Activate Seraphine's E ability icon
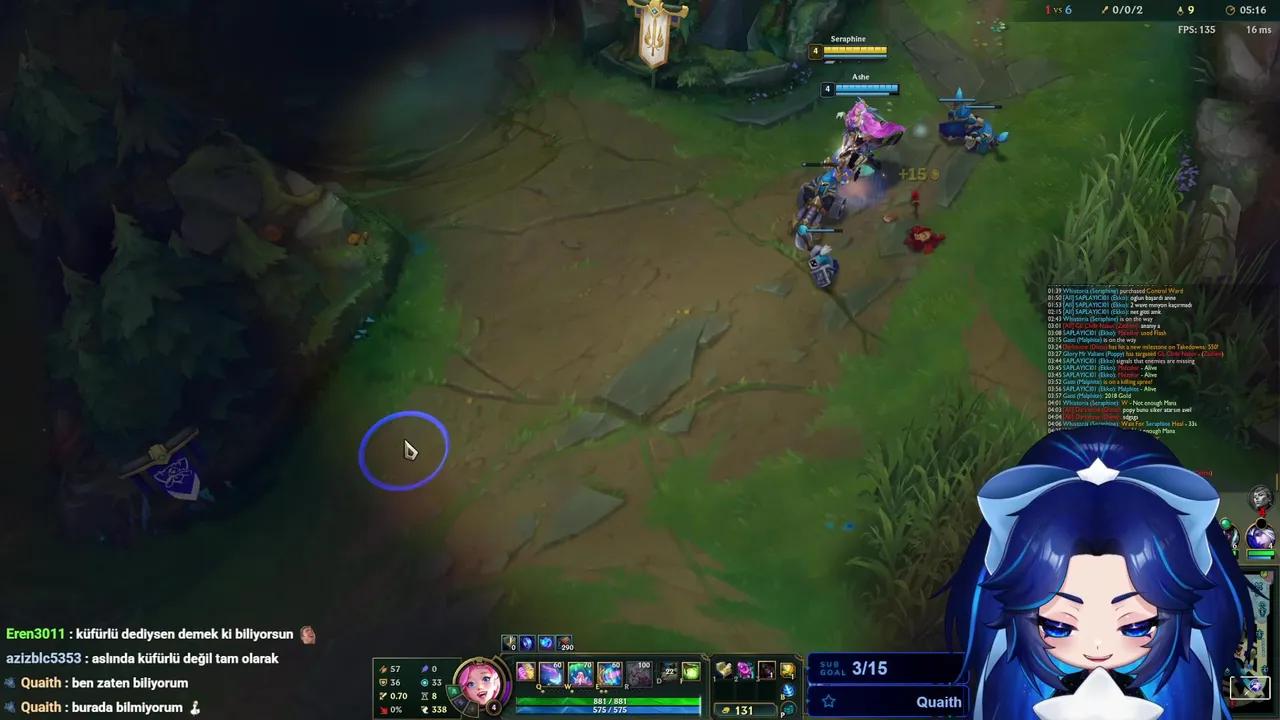This screenshot has width=1280, height=720. [609, 672]
